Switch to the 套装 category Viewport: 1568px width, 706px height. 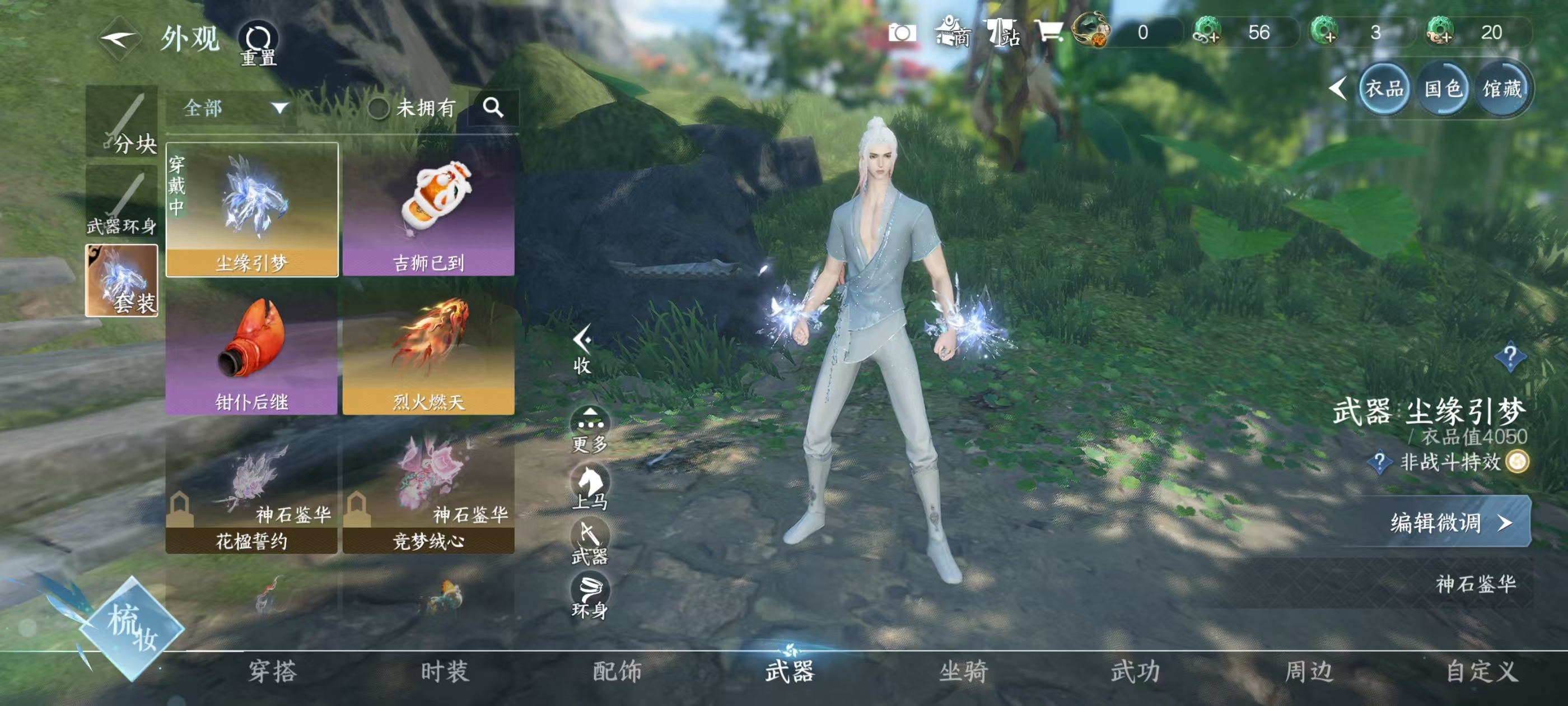pyautogui.click(x=122, y=281)
